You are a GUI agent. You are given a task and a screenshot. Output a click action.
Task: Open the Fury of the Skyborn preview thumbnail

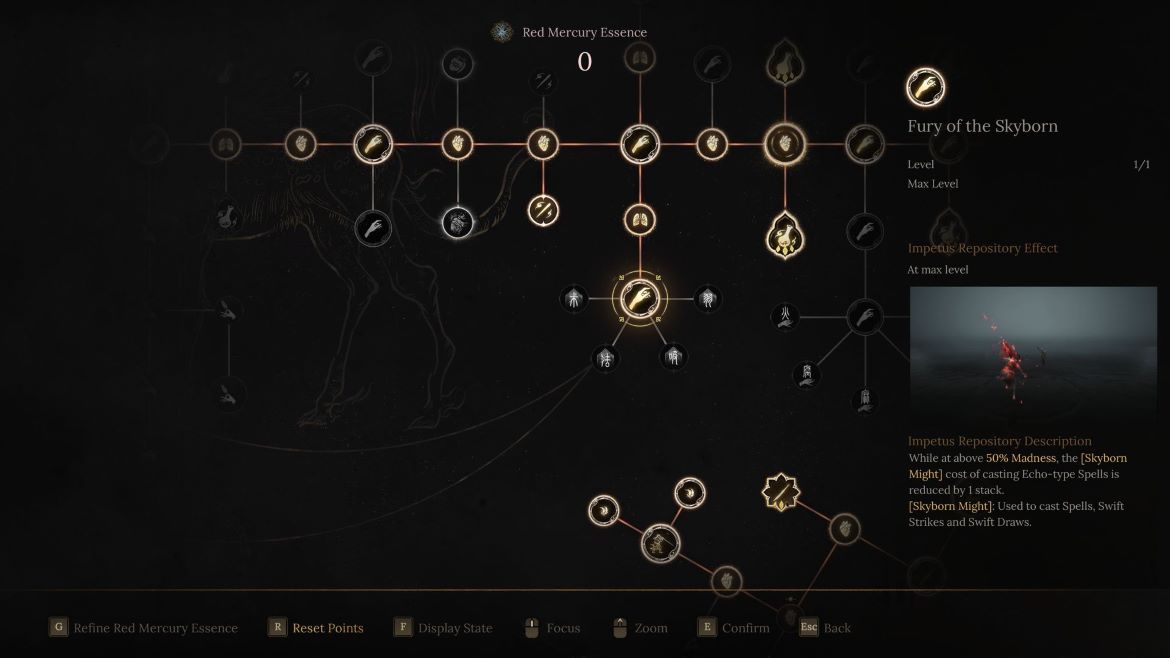[1032, 354]
